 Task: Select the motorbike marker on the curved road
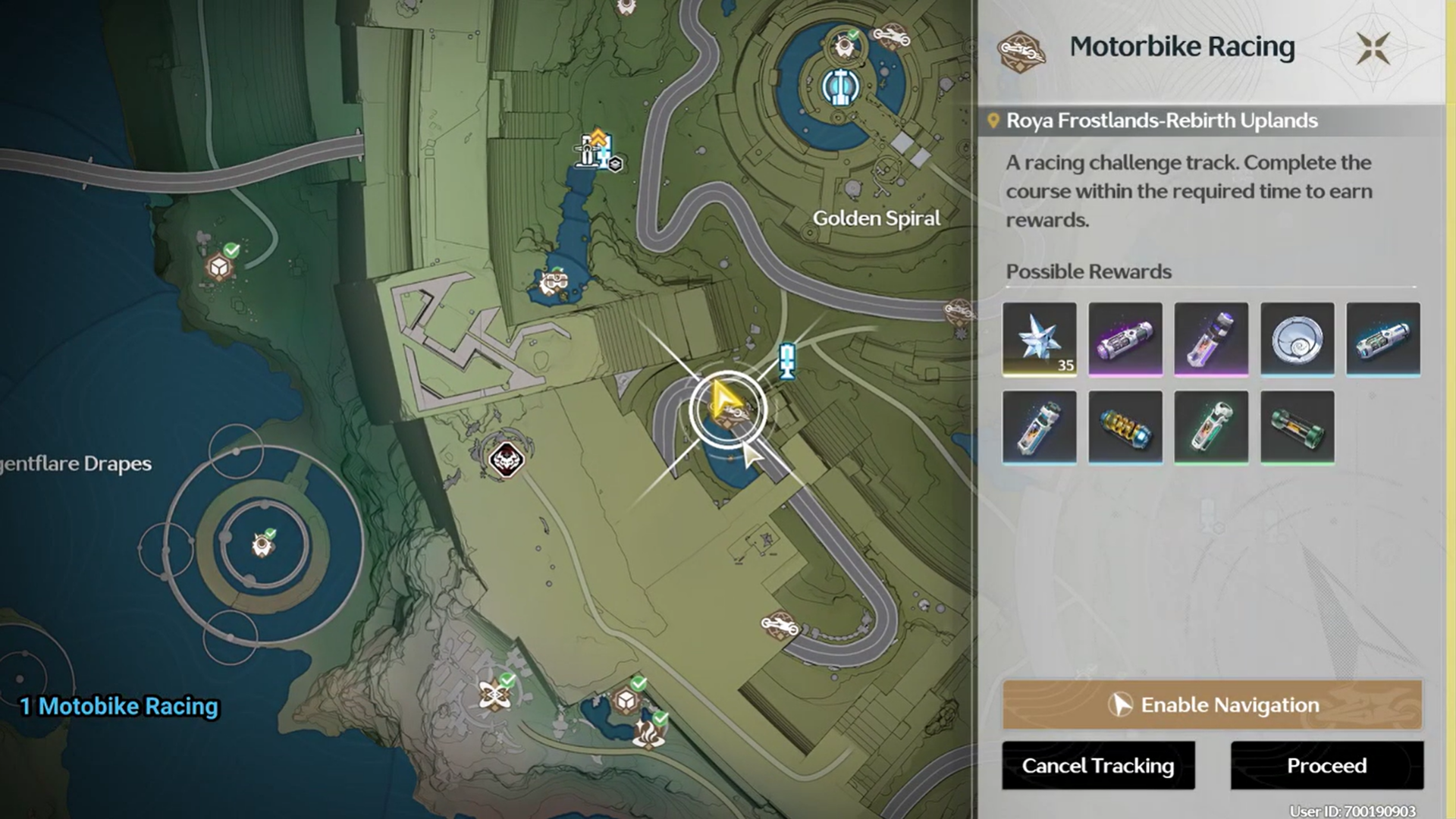779,625
